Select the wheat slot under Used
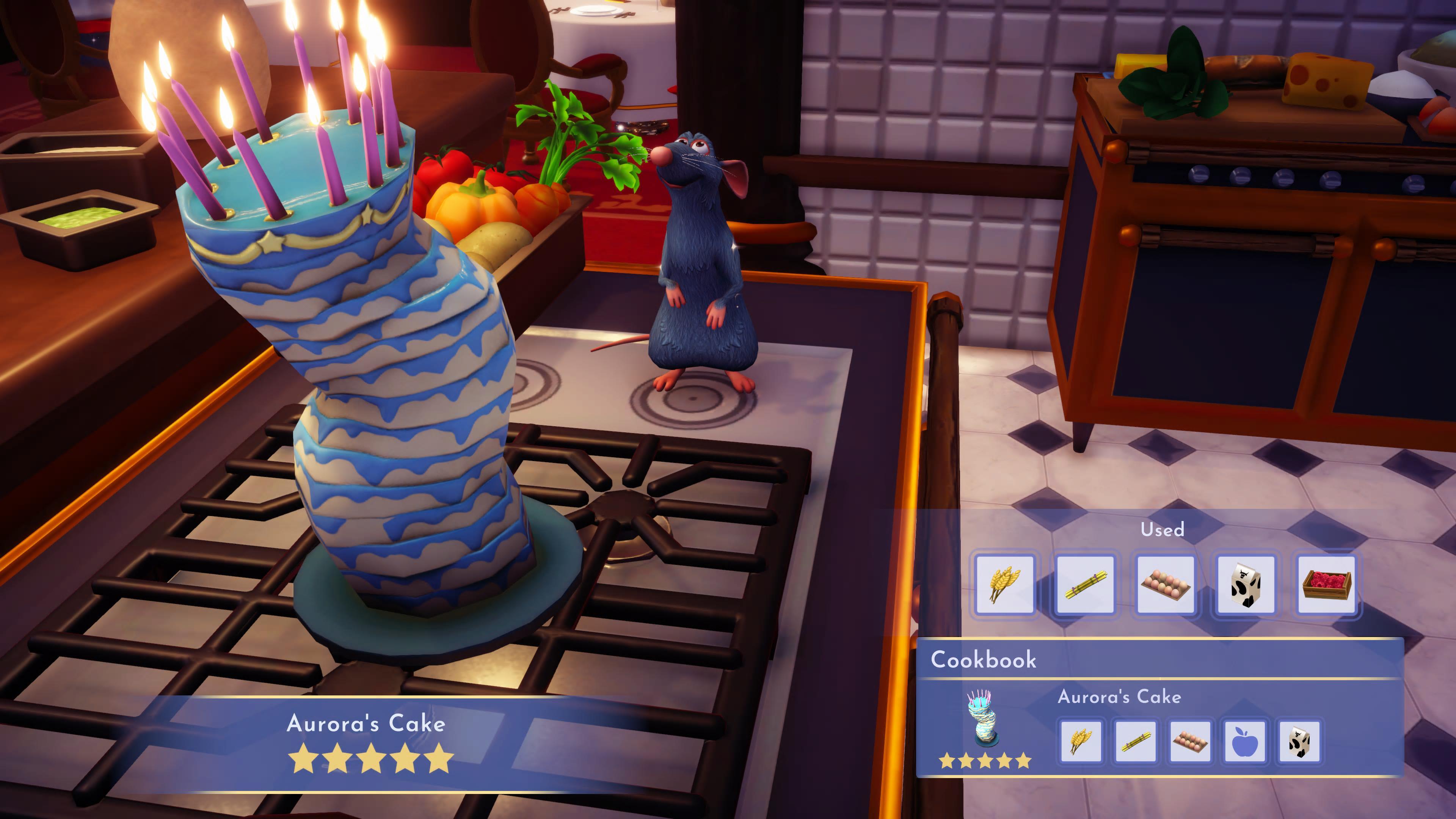 point(1004,584)
